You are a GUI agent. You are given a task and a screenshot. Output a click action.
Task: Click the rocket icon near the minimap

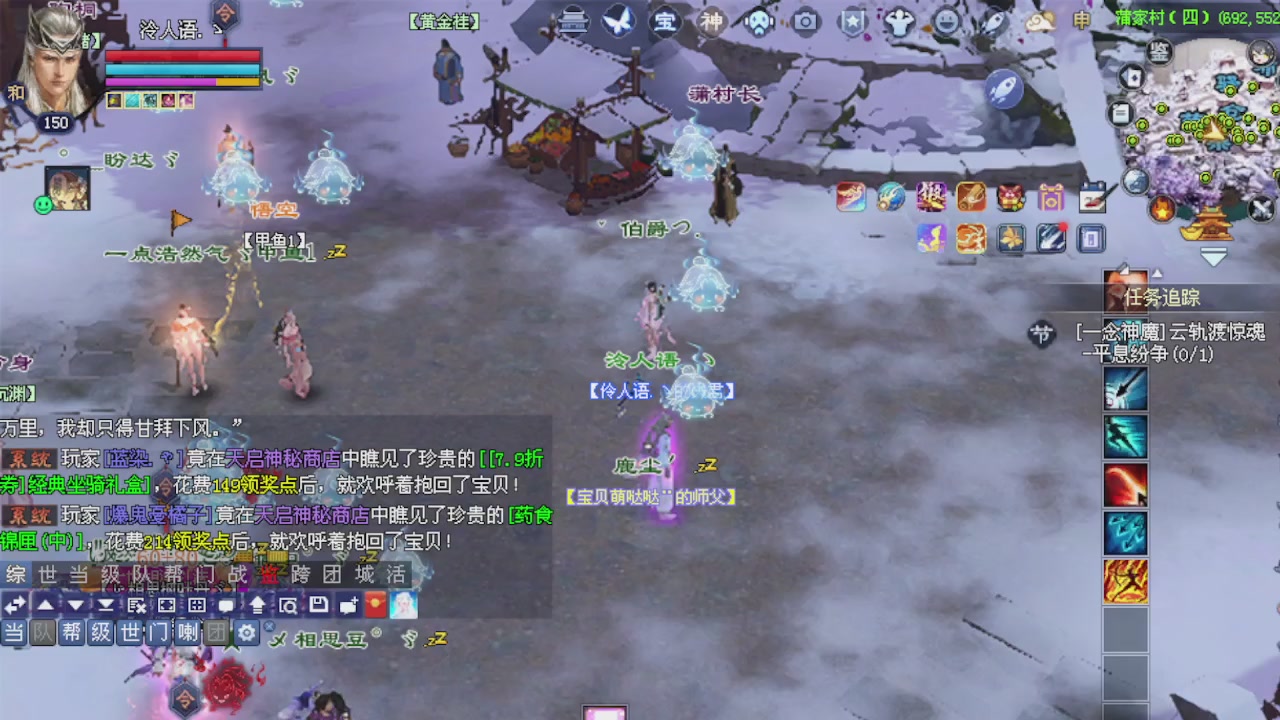(1002, 88)
